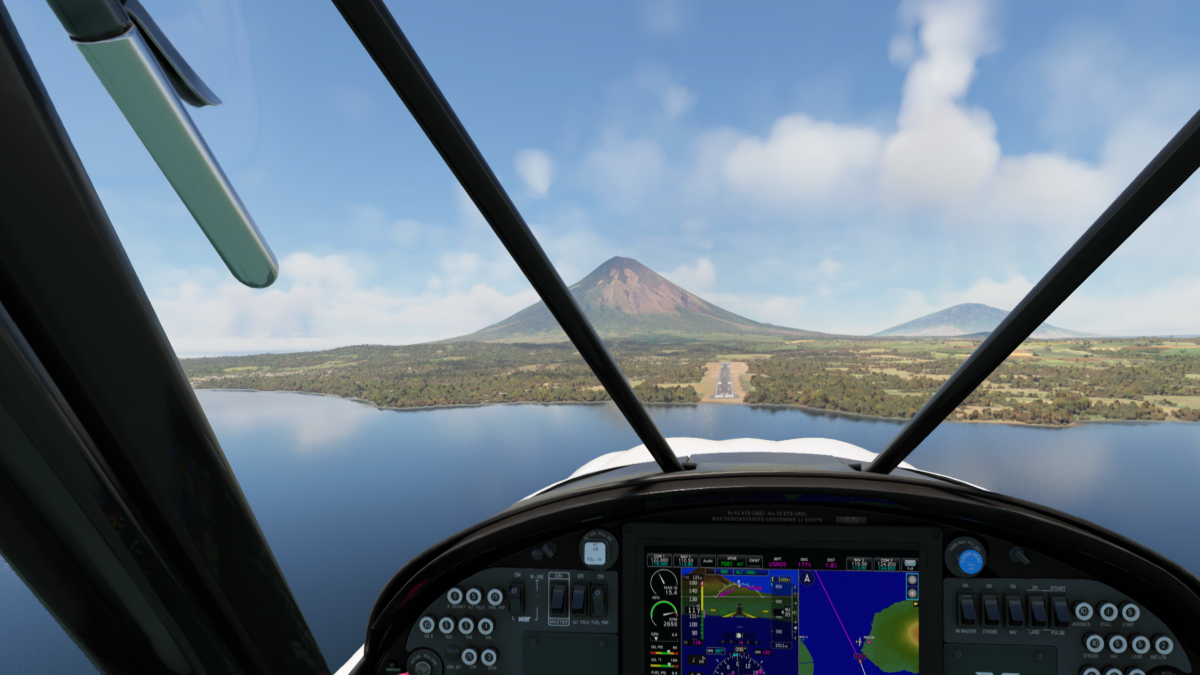Tap the IDENT button
The image size is (1200, 675).
(754, 562)
